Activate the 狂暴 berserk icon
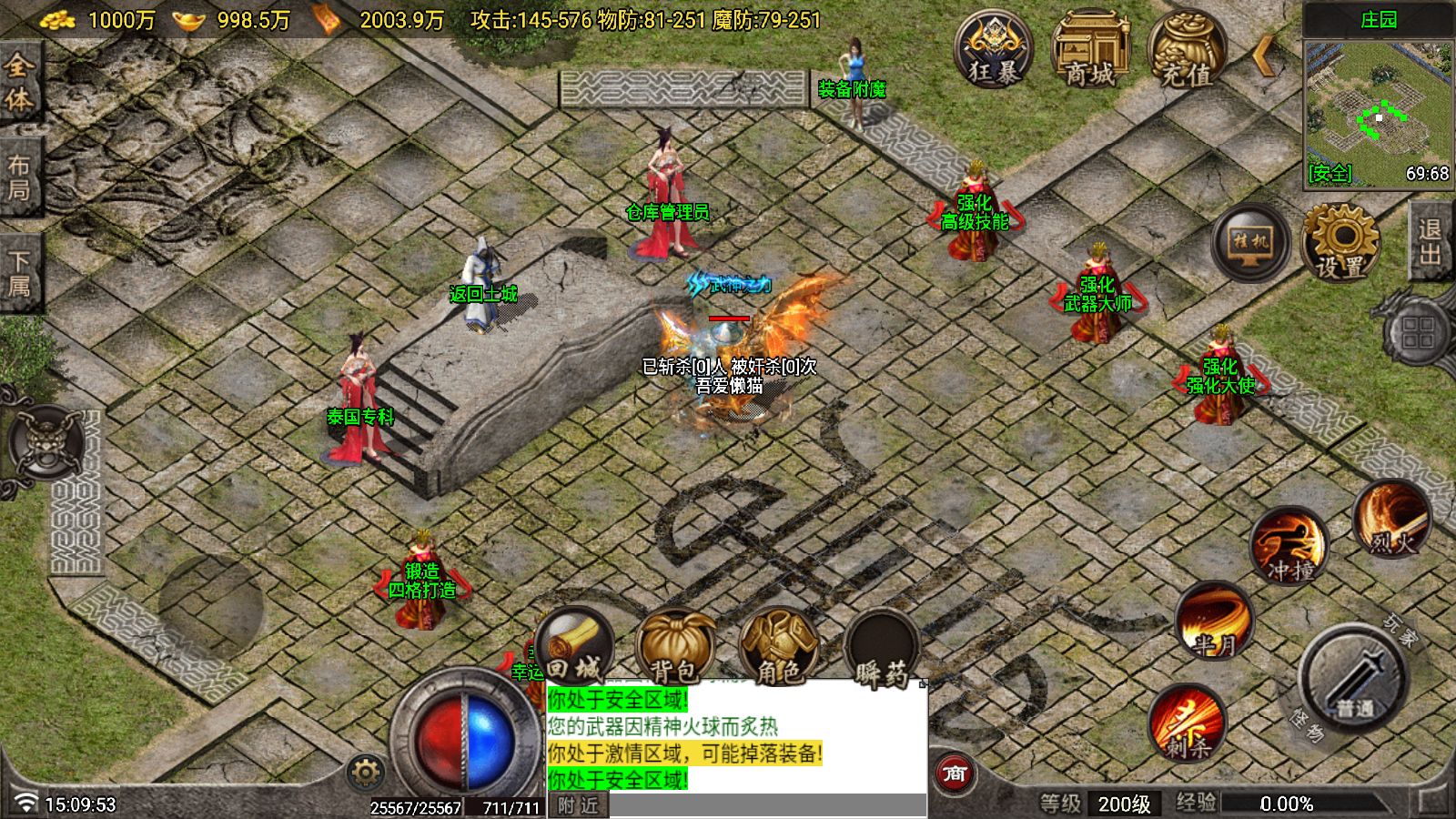 click(993, 48)
